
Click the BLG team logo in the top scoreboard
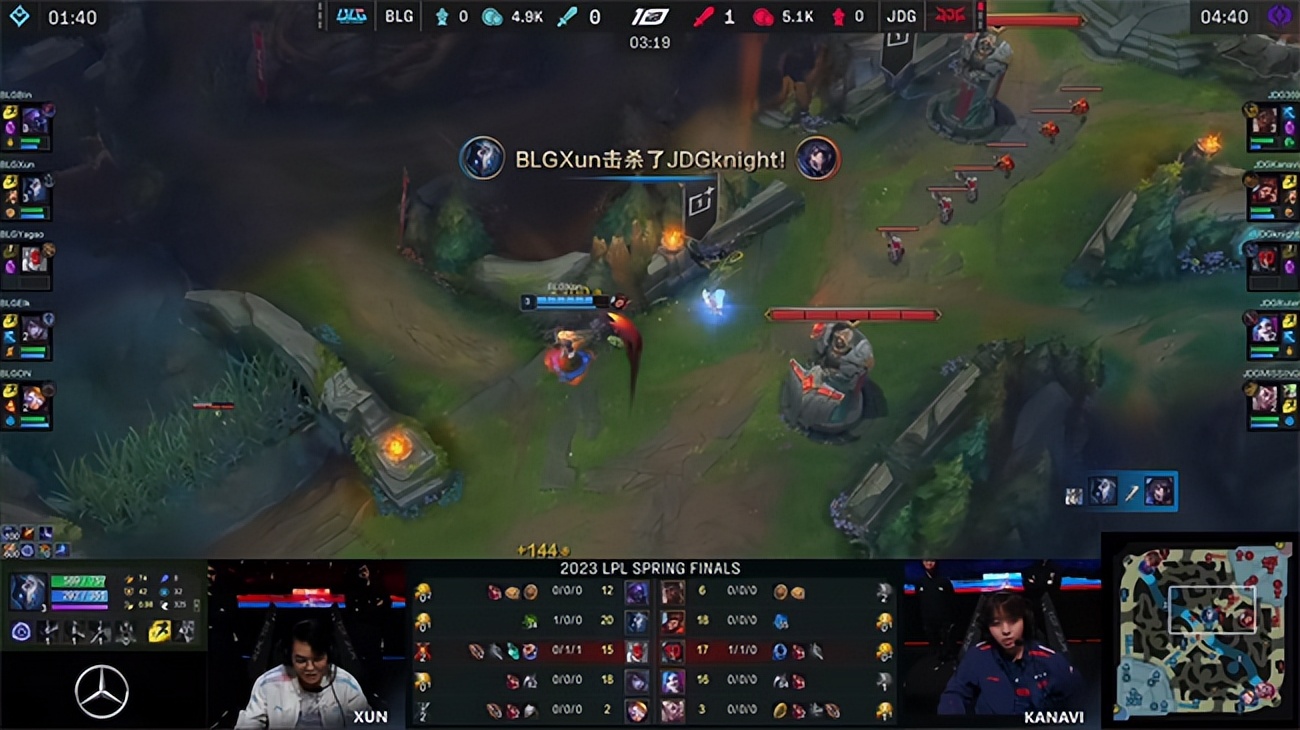[352, 16]
